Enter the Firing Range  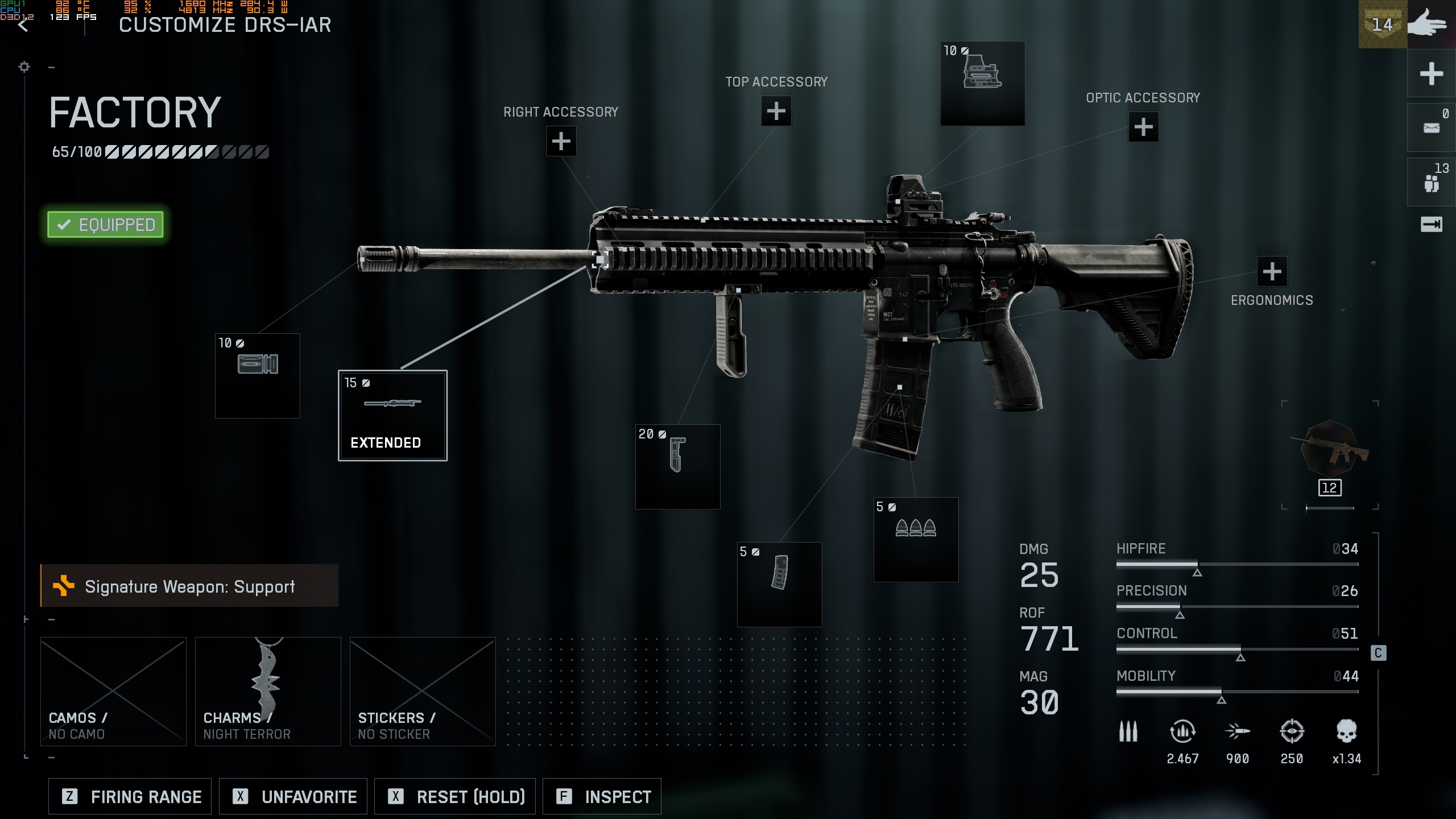(130, 796)
